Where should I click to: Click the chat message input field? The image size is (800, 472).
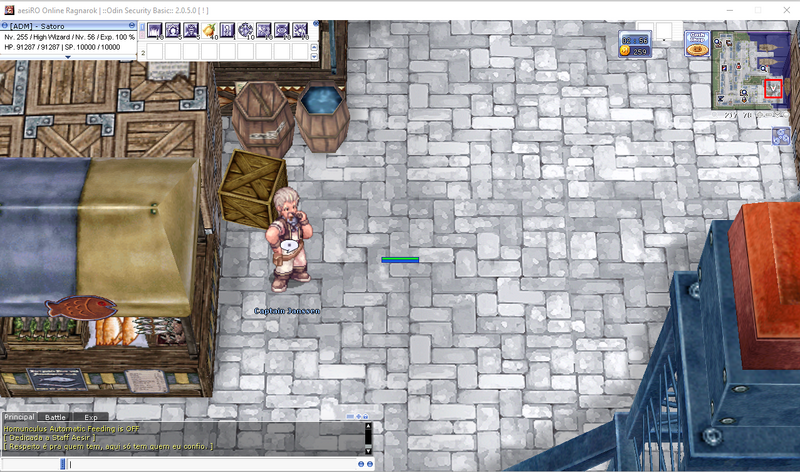(200, 464)
